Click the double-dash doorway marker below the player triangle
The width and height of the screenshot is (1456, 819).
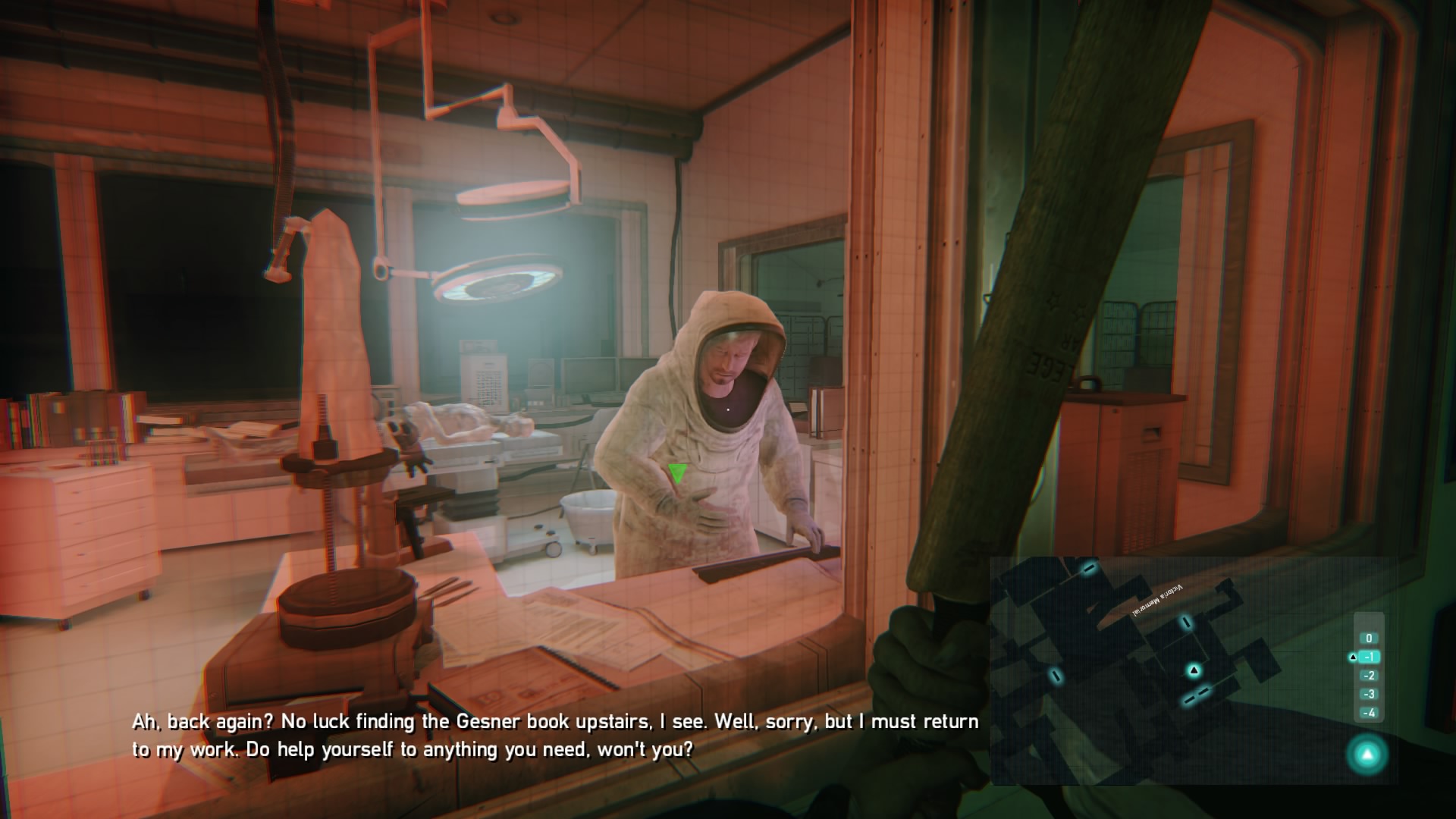[1197, 697]
